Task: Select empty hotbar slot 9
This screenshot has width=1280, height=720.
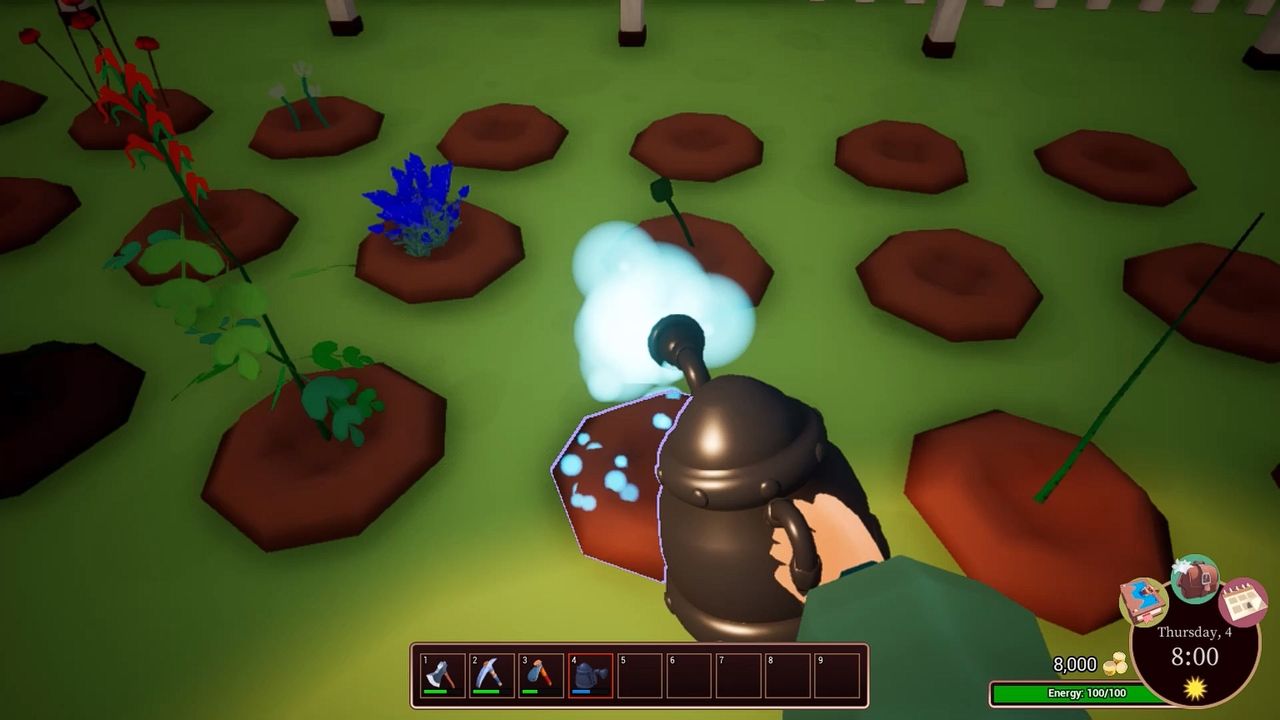Action: 838,672
